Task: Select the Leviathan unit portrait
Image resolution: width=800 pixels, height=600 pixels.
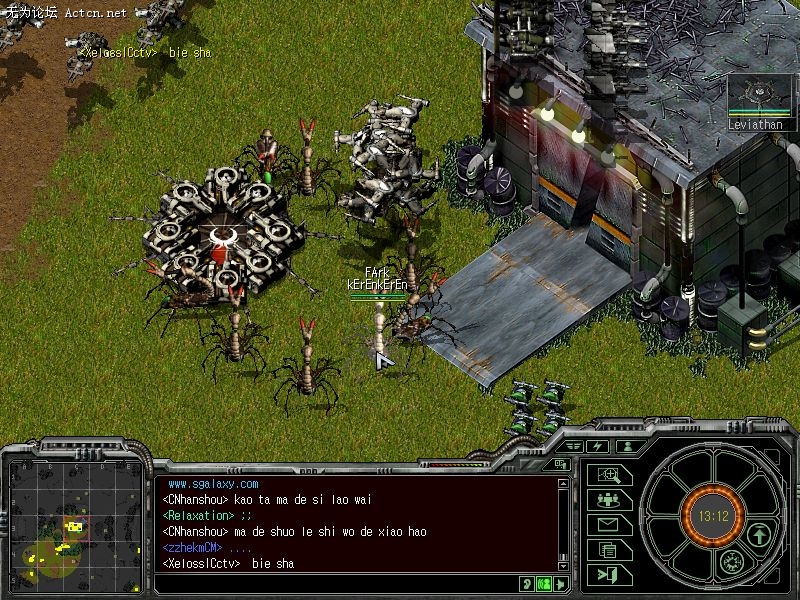Action: (x=755, y=97)
